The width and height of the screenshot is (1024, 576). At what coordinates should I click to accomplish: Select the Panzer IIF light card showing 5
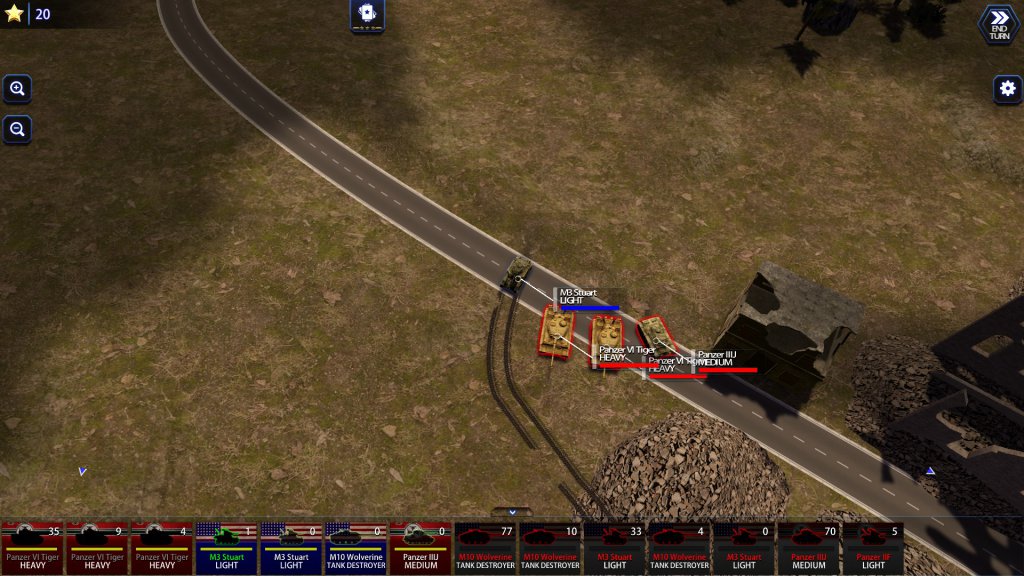tap(873, 548)
